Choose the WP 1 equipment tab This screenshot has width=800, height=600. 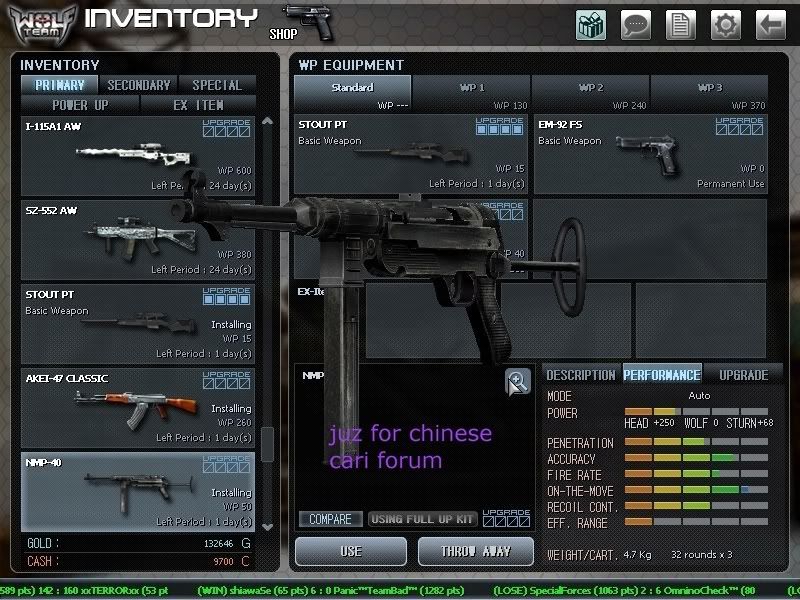click(472, 88)
